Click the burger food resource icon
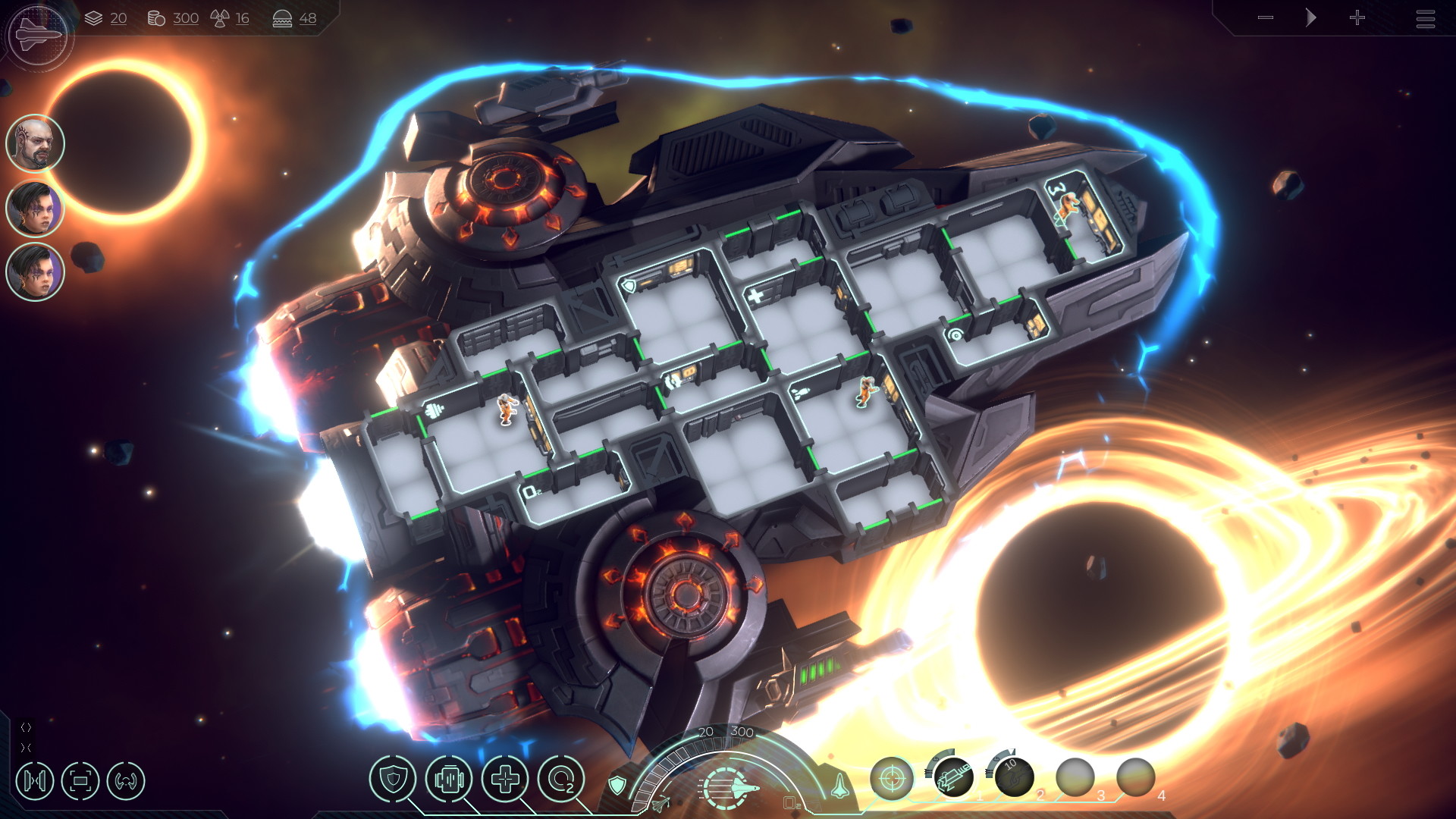This screenshot has height=819, width=1456. click(284, 17)
